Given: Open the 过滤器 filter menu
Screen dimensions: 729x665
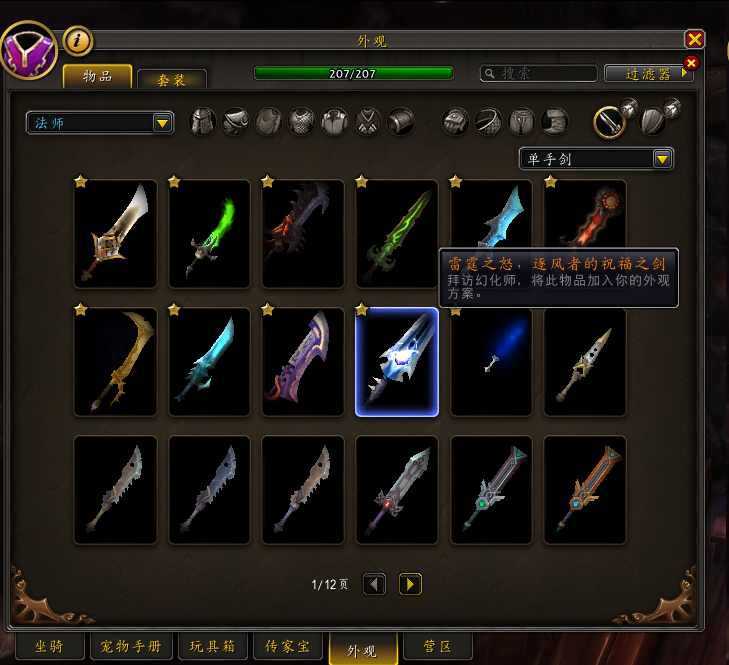Looking at the screenshot, I should [x=649, y=73].
